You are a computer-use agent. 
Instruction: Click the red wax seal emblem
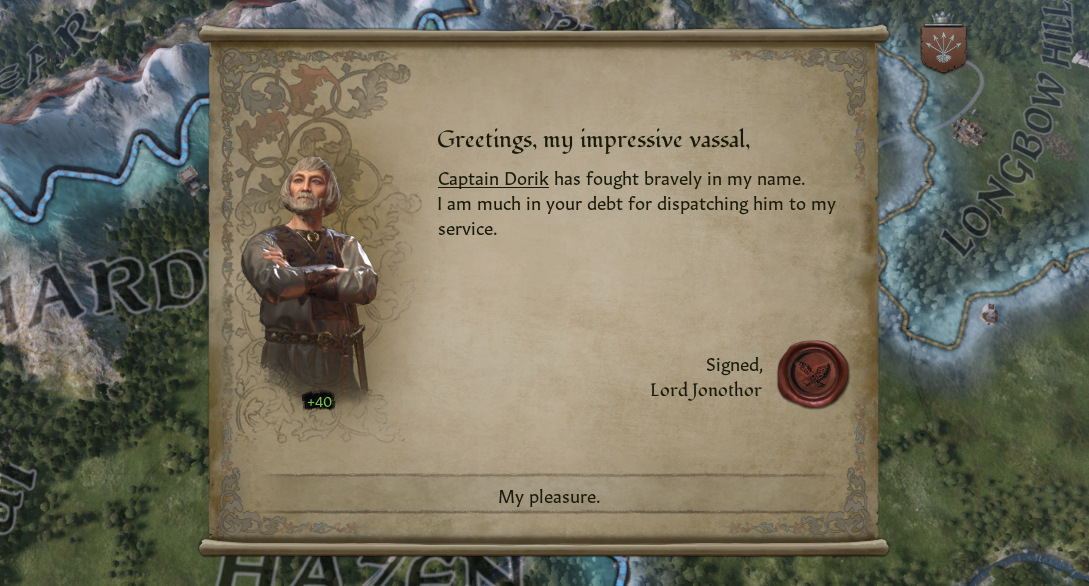click(813, 374)
